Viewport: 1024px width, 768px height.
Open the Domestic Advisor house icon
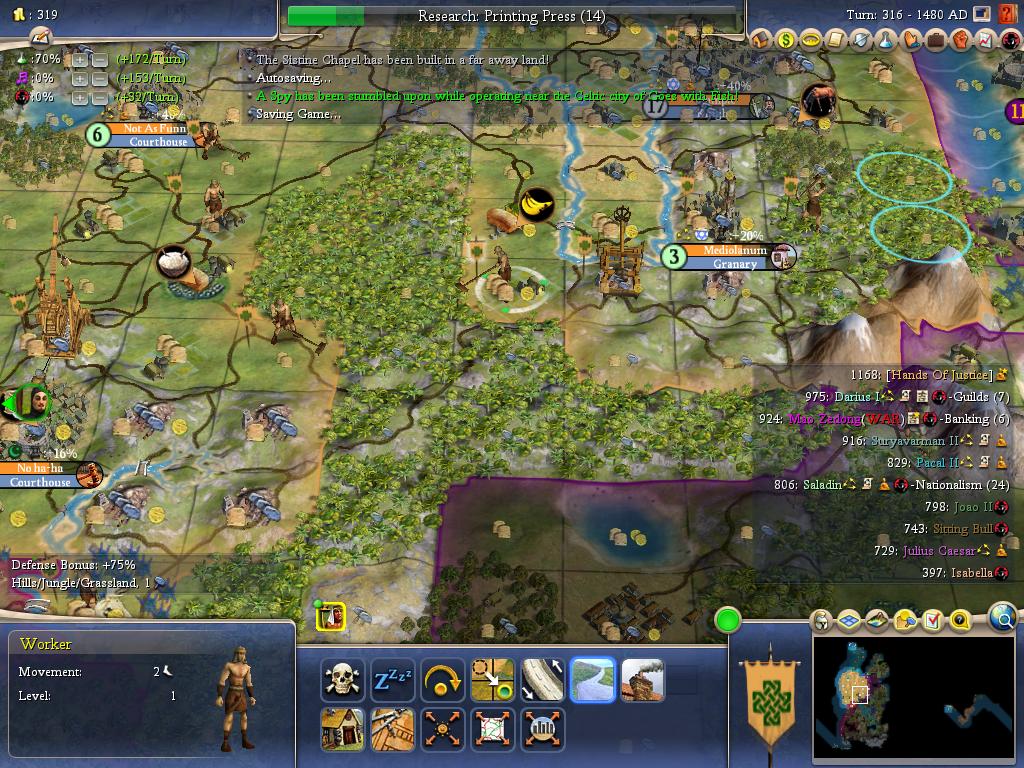pyautogui.click(x=761, y=40)
